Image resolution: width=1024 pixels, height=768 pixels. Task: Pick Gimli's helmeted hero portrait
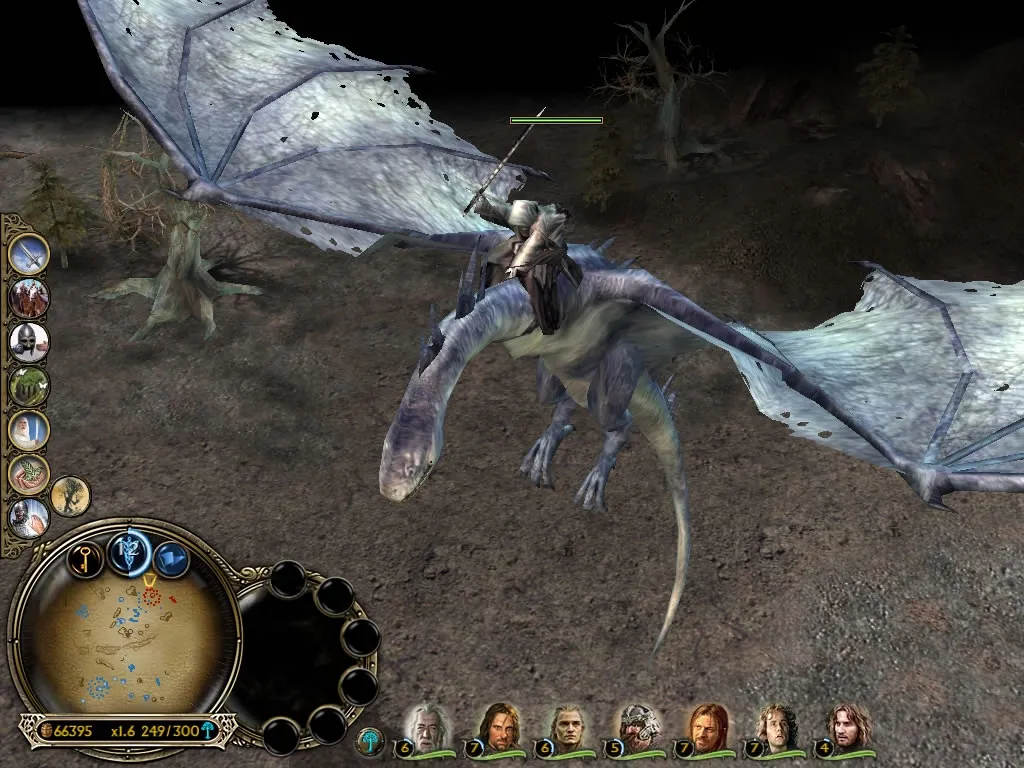point(637,727)
